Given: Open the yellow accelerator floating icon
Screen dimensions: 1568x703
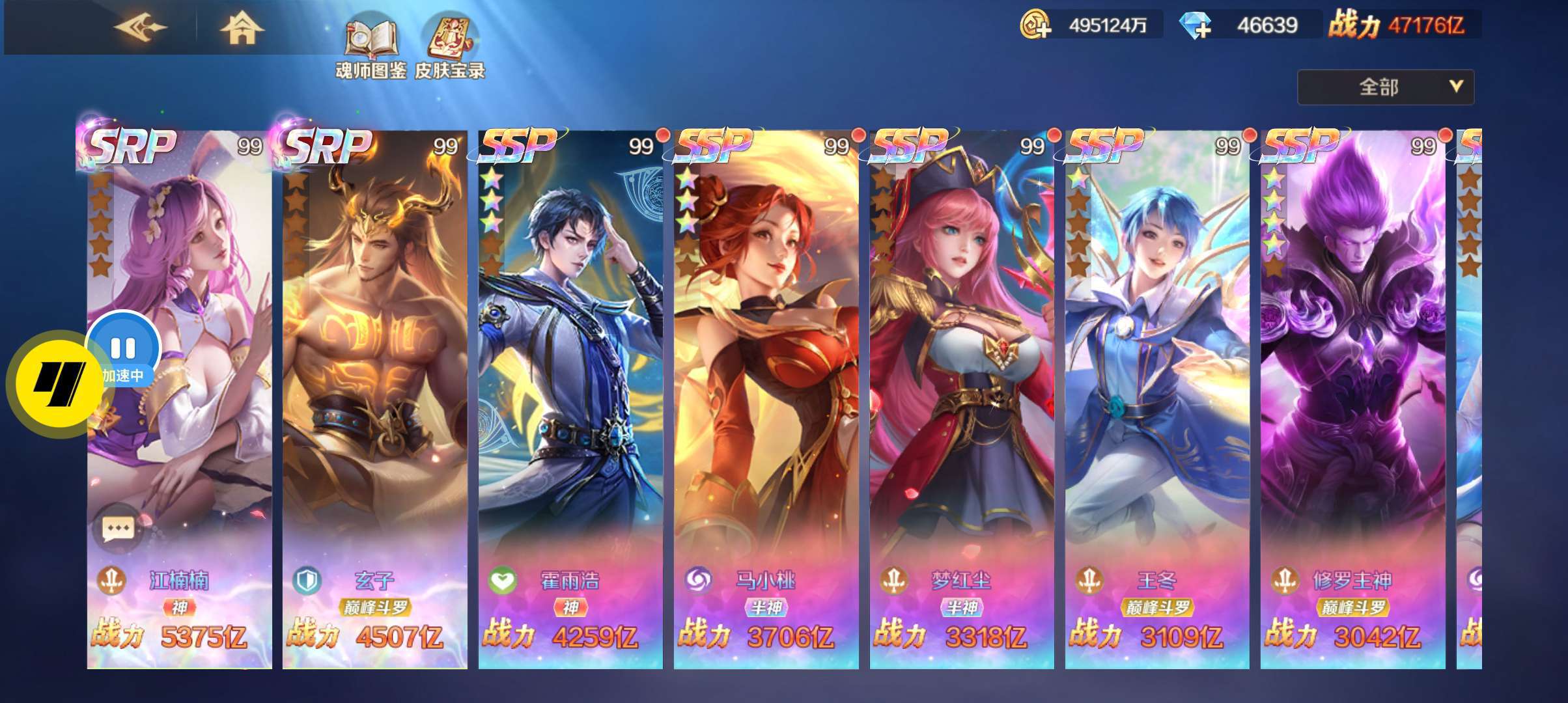Looking at the screenshot, I should [x=57, y=384].
